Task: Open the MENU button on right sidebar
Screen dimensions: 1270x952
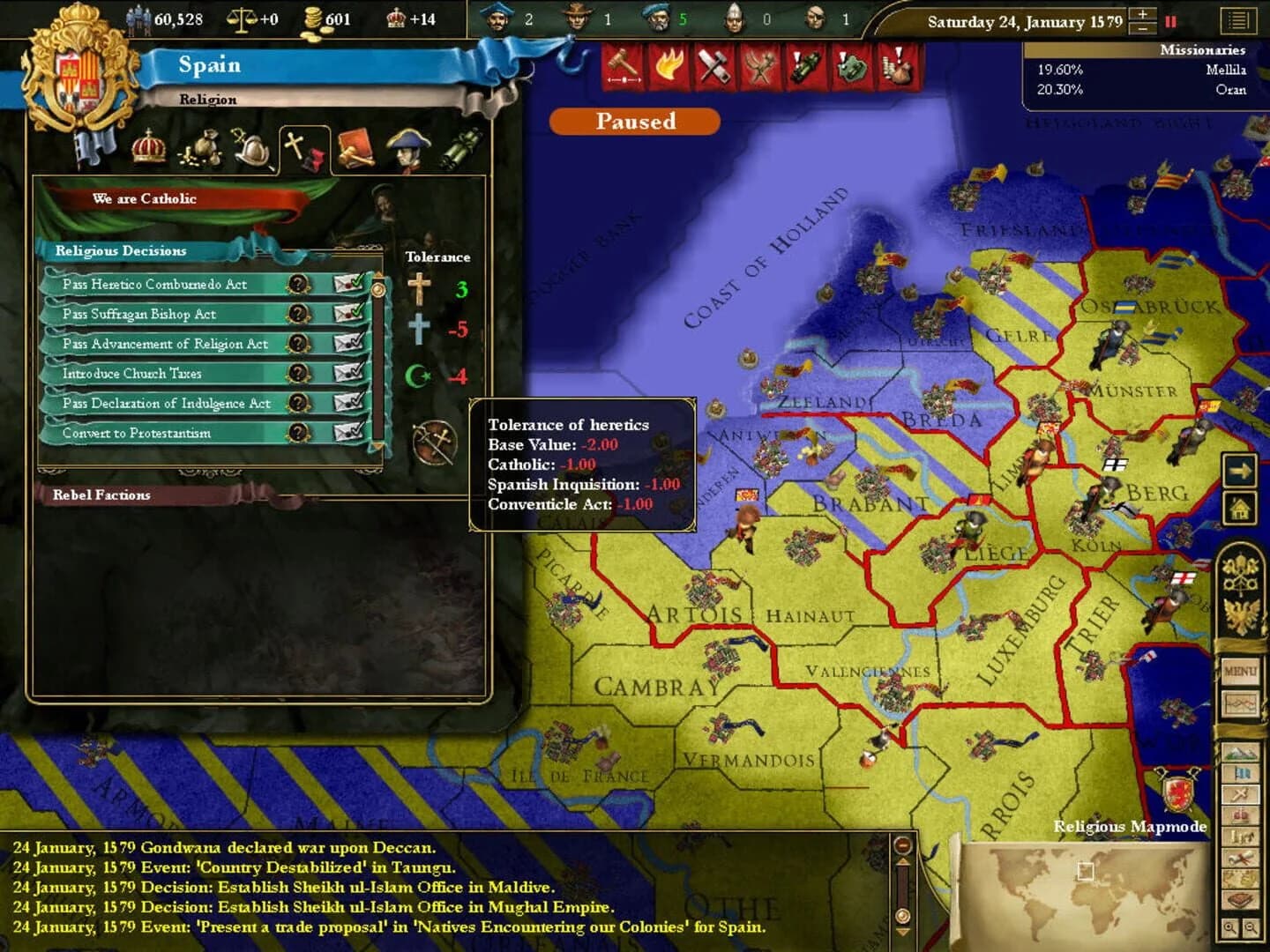Action: [1238, 672]
